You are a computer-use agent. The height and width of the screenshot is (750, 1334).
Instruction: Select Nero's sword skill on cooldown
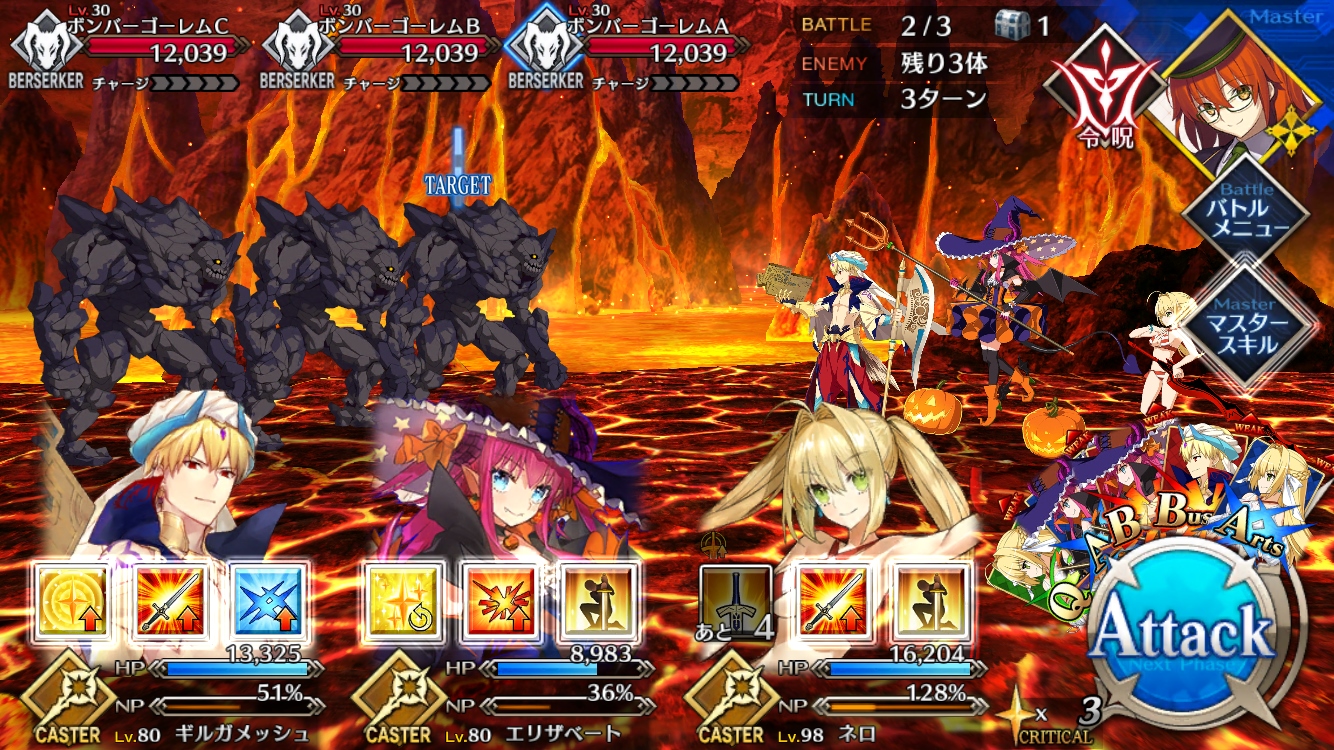(x=735, y=601)
